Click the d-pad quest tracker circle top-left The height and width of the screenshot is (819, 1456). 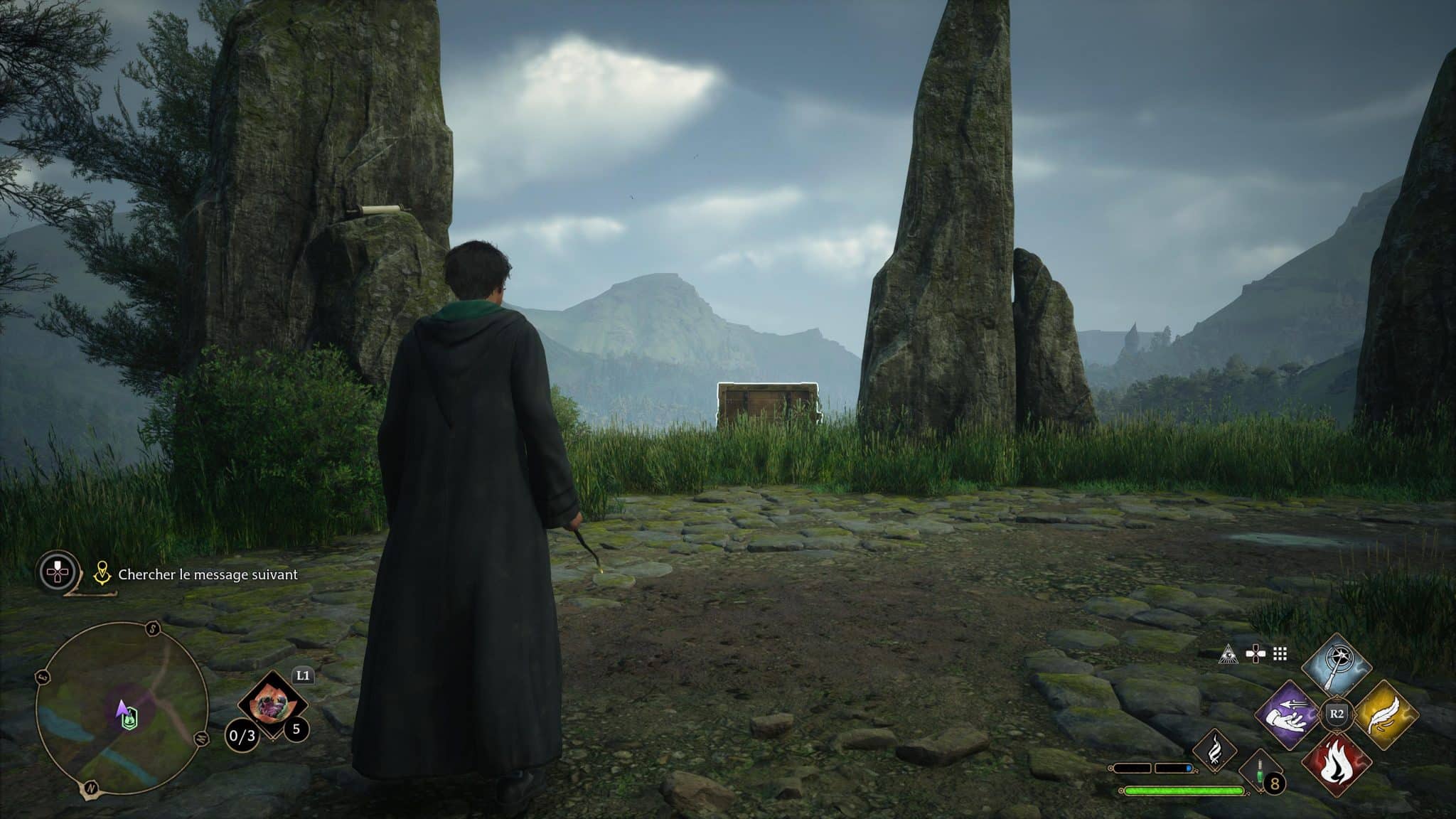point(57,572)
